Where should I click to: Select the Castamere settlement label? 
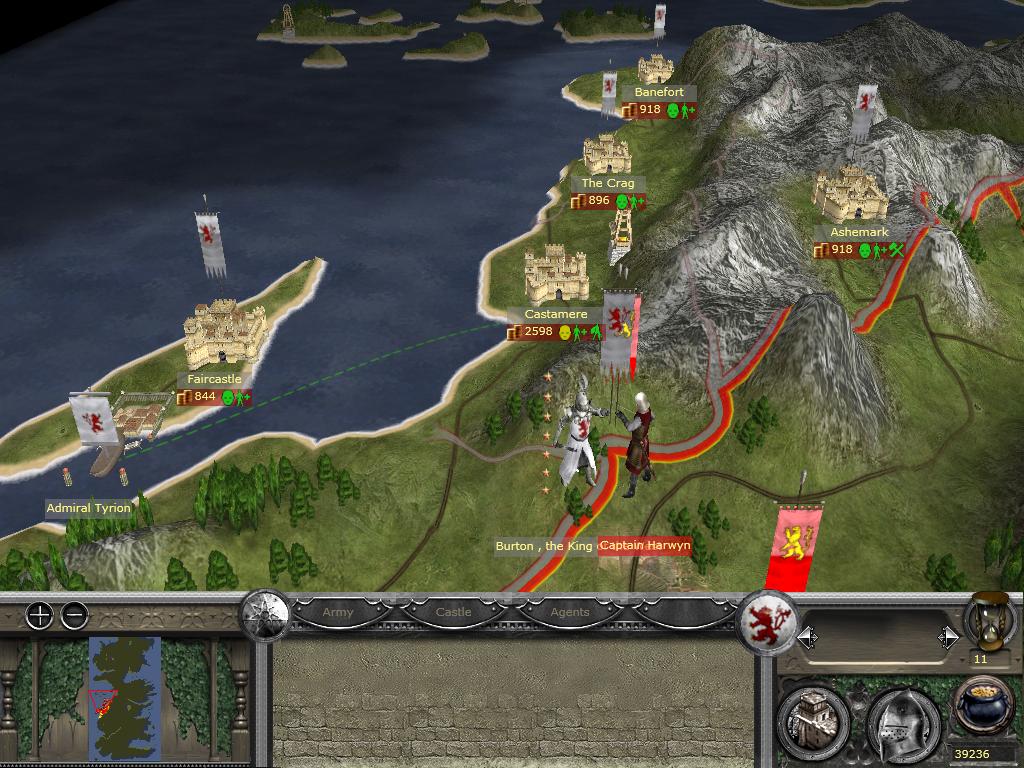556,314
